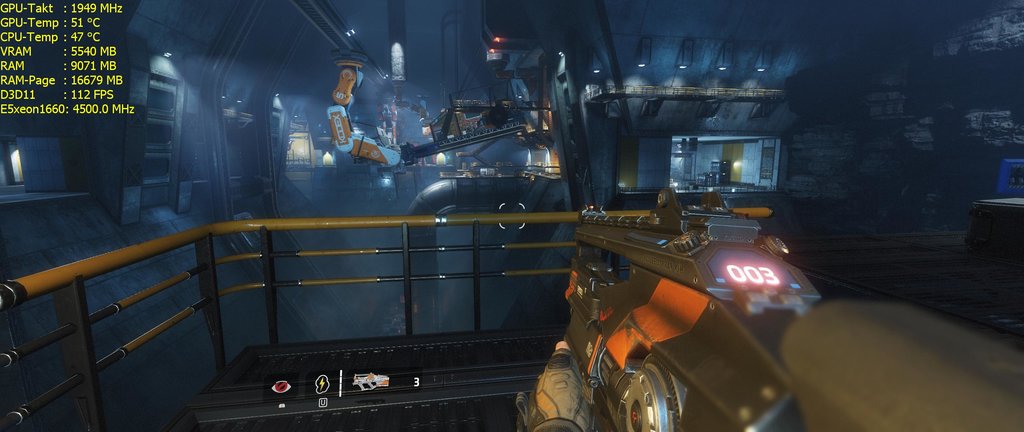Select the red eye ability icon

click(281, 384)
